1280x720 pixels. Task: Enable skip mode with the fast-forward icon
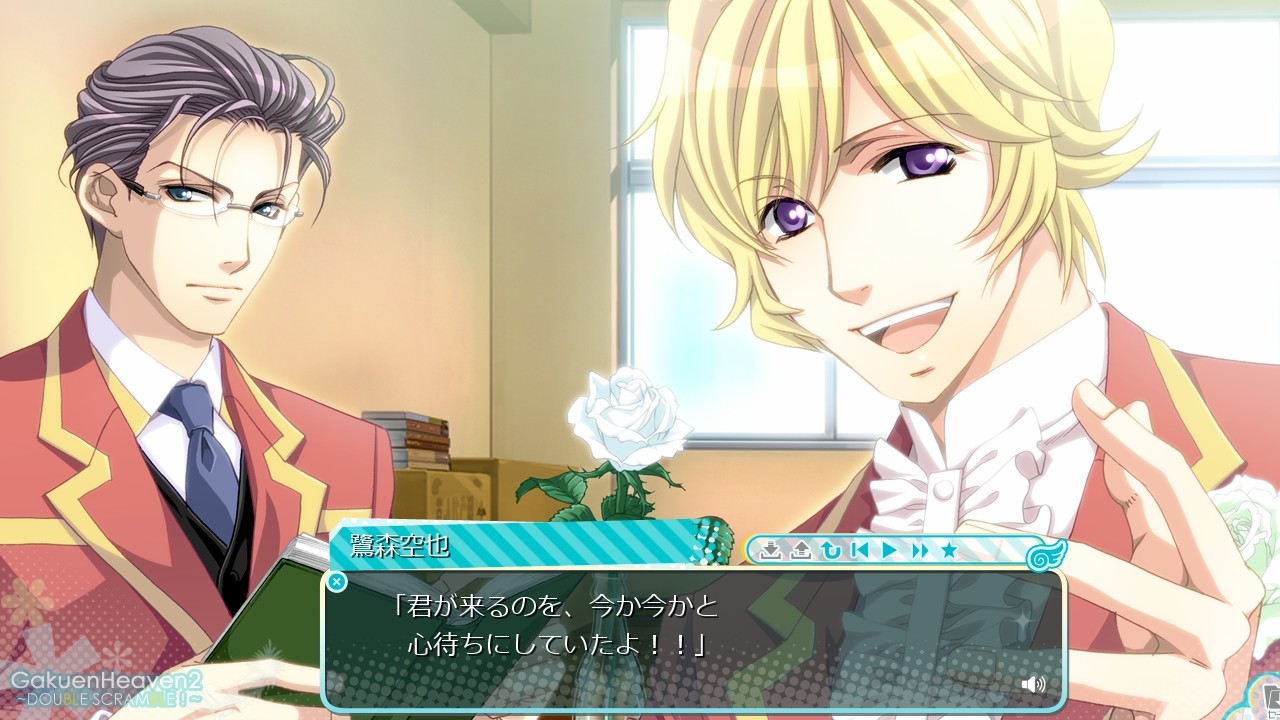point(921,551)
